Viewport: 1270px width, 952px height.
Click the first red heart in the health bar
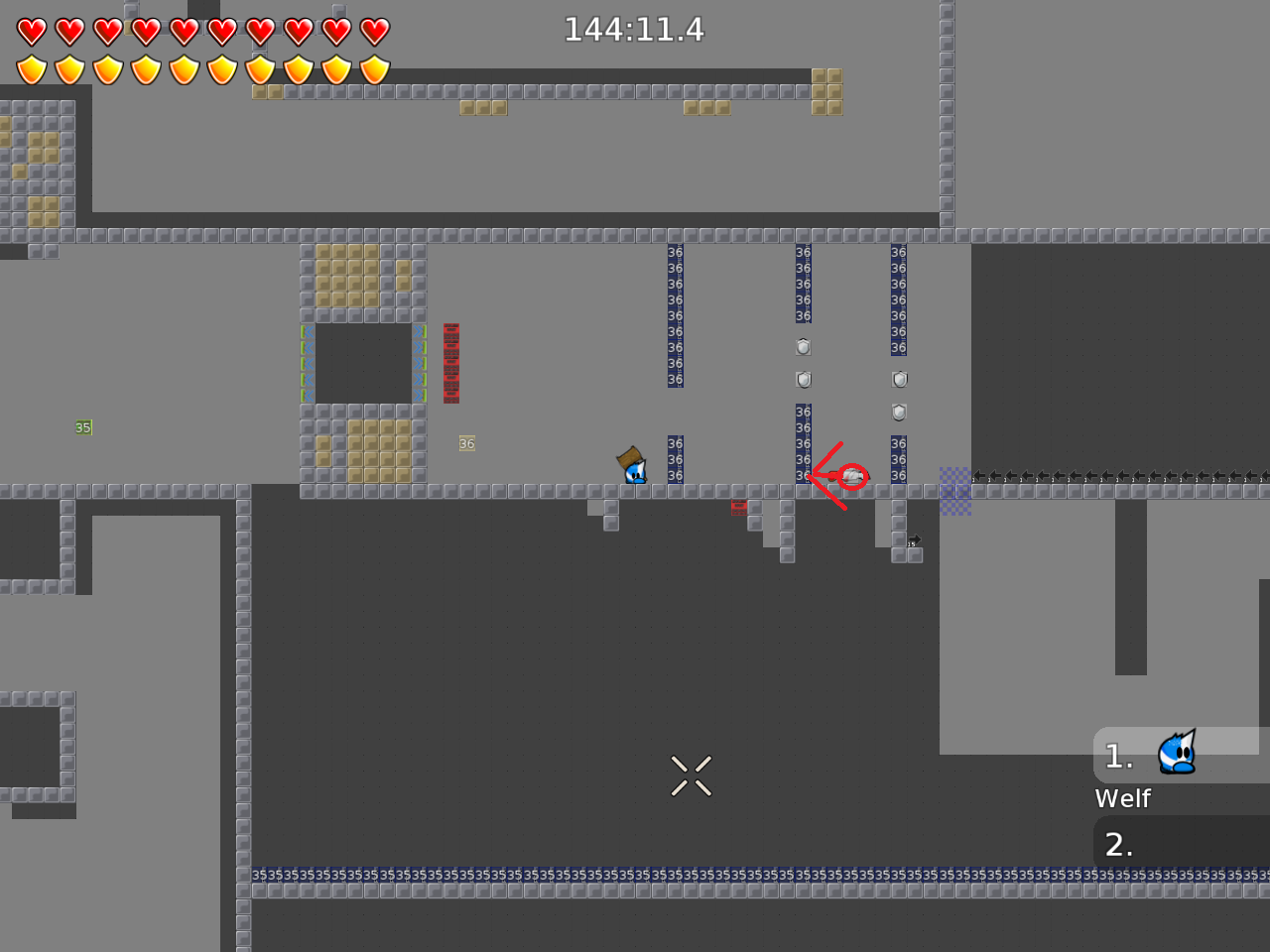[31, 31]
